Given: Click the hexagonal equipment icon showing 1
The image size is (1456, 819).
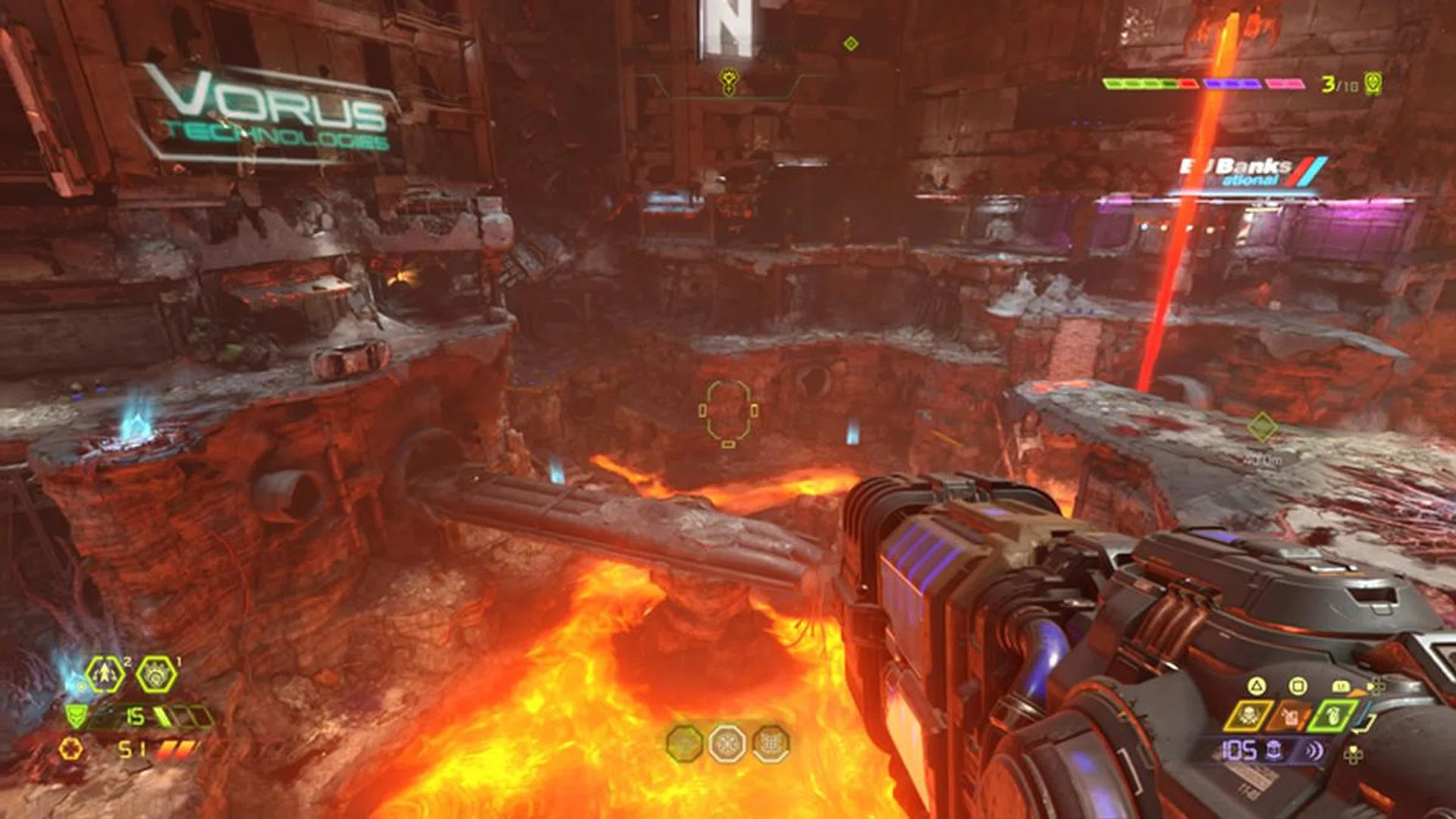Looking at the screenshot, I should 156,674.
